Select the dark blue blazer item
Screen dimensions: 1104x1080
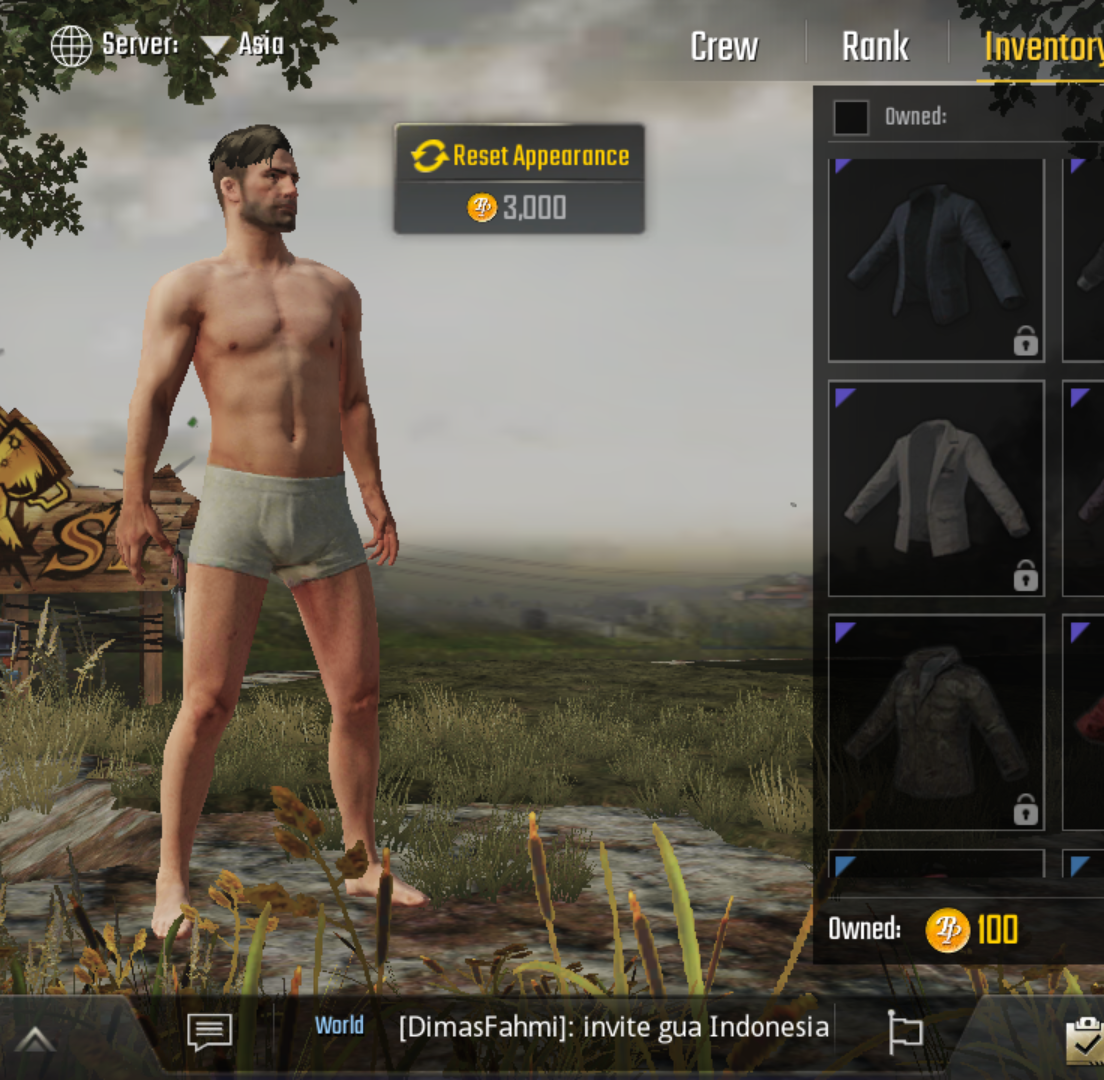point(936,260)
